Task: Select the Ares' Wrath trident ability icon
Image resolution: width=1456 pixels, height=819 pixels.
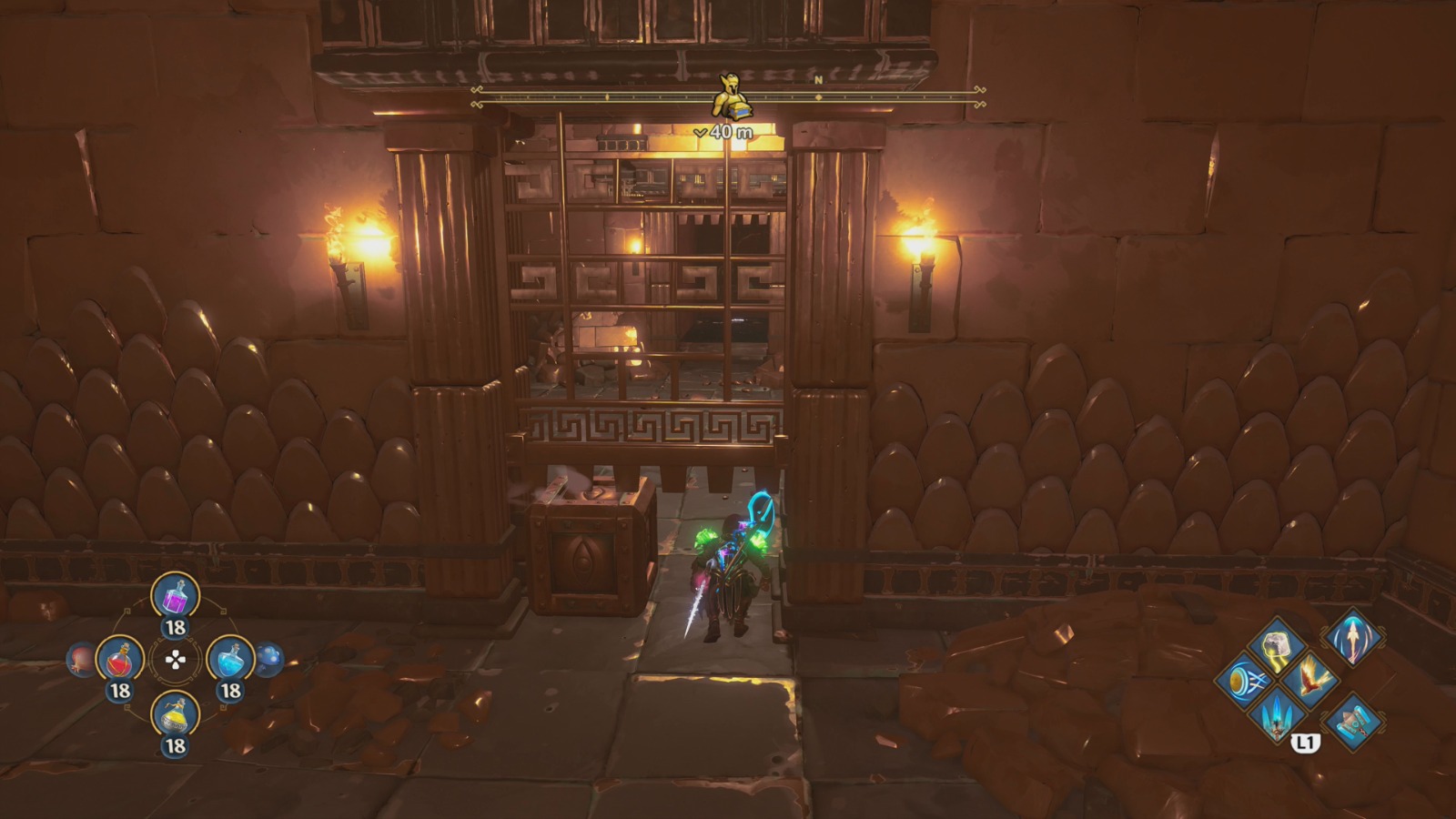Action: click(x=1278, y=717)
